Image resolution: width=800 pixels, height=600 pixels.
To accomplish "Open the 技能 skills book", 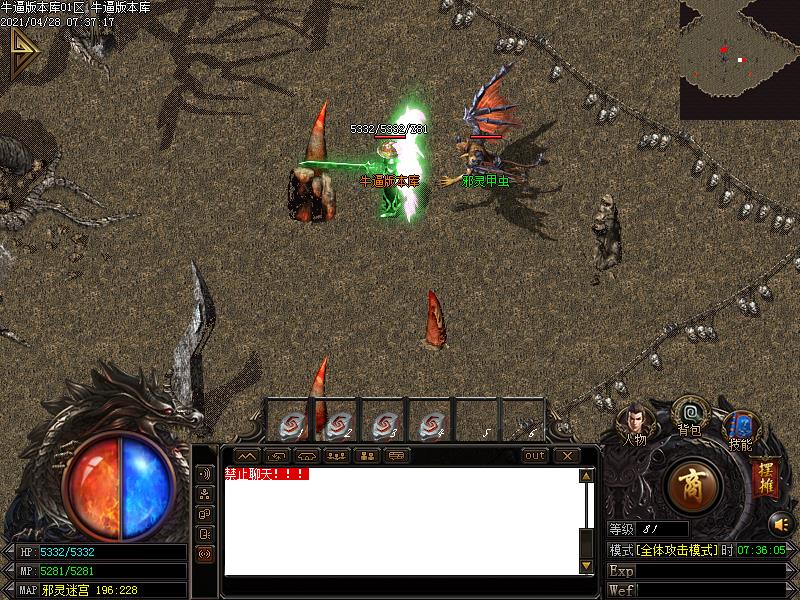I will click(x=741, y=428).
